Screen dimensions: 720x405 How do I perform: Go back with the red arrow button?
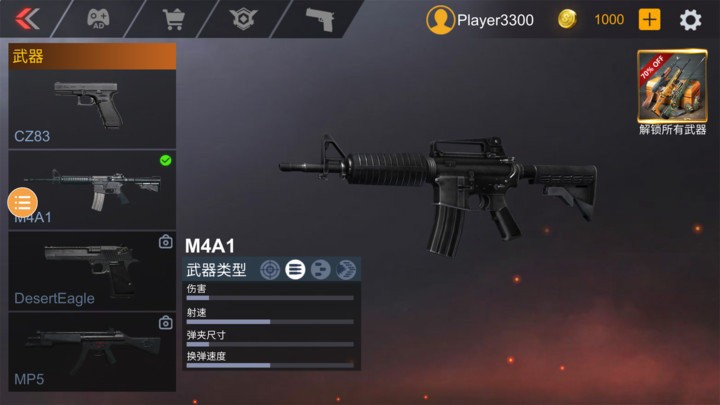(x=28, y=19)
